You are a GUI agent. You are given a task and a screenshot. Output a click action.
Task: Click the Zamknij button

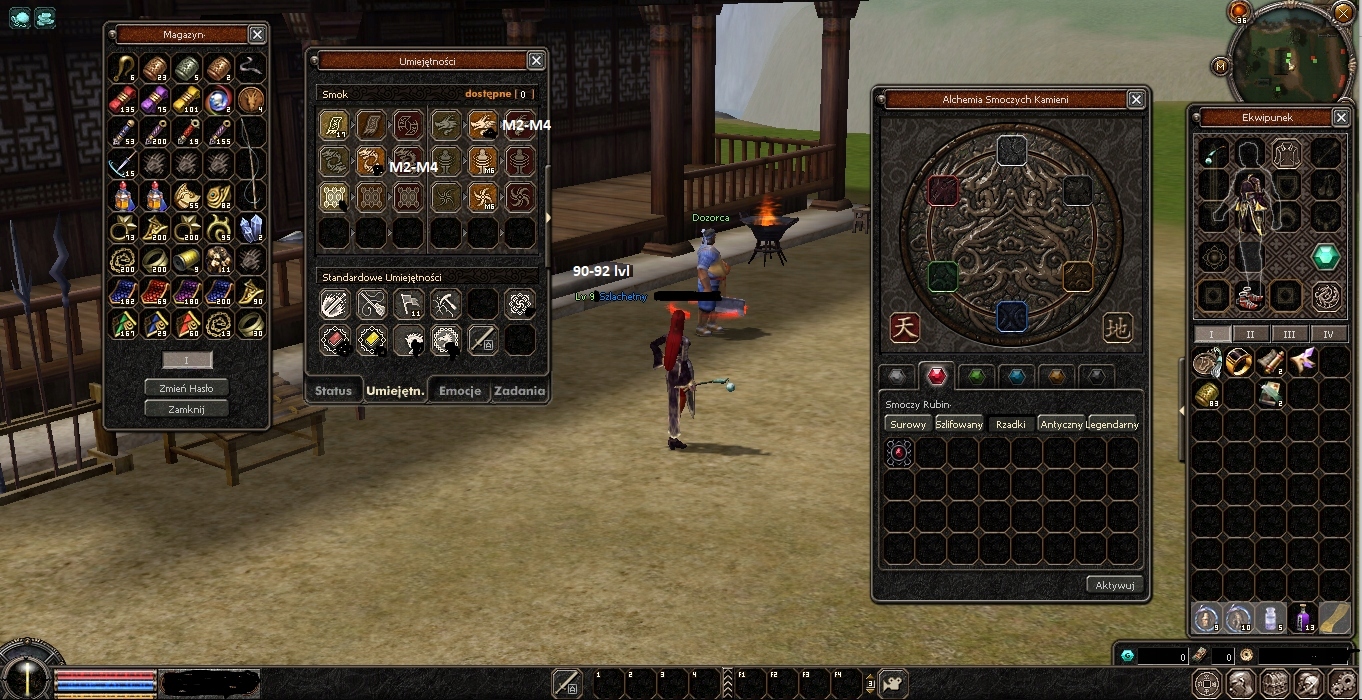click(186, 408)
